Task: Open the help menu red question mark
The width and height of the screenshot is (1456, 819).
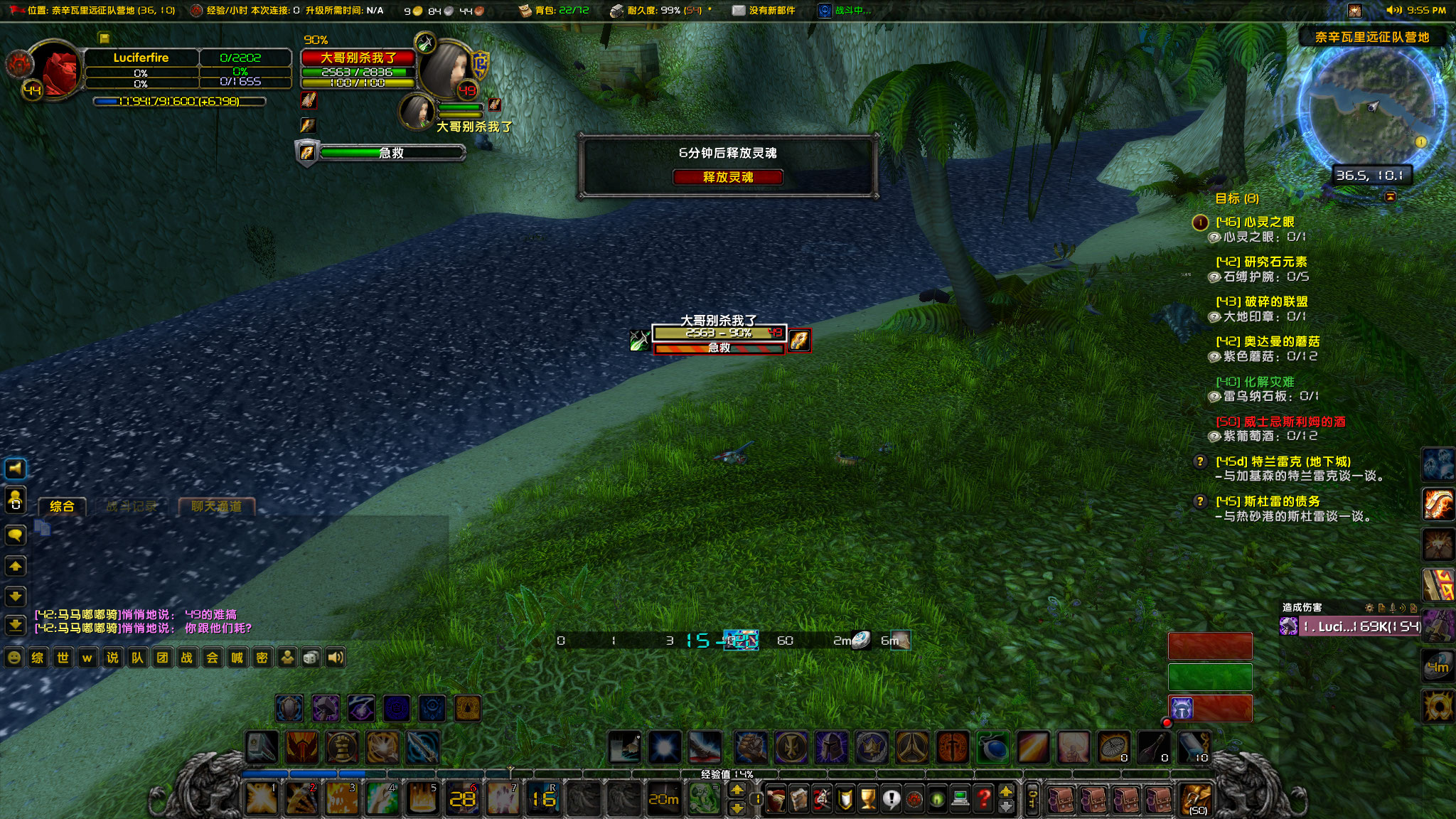Action: point(985,798)
